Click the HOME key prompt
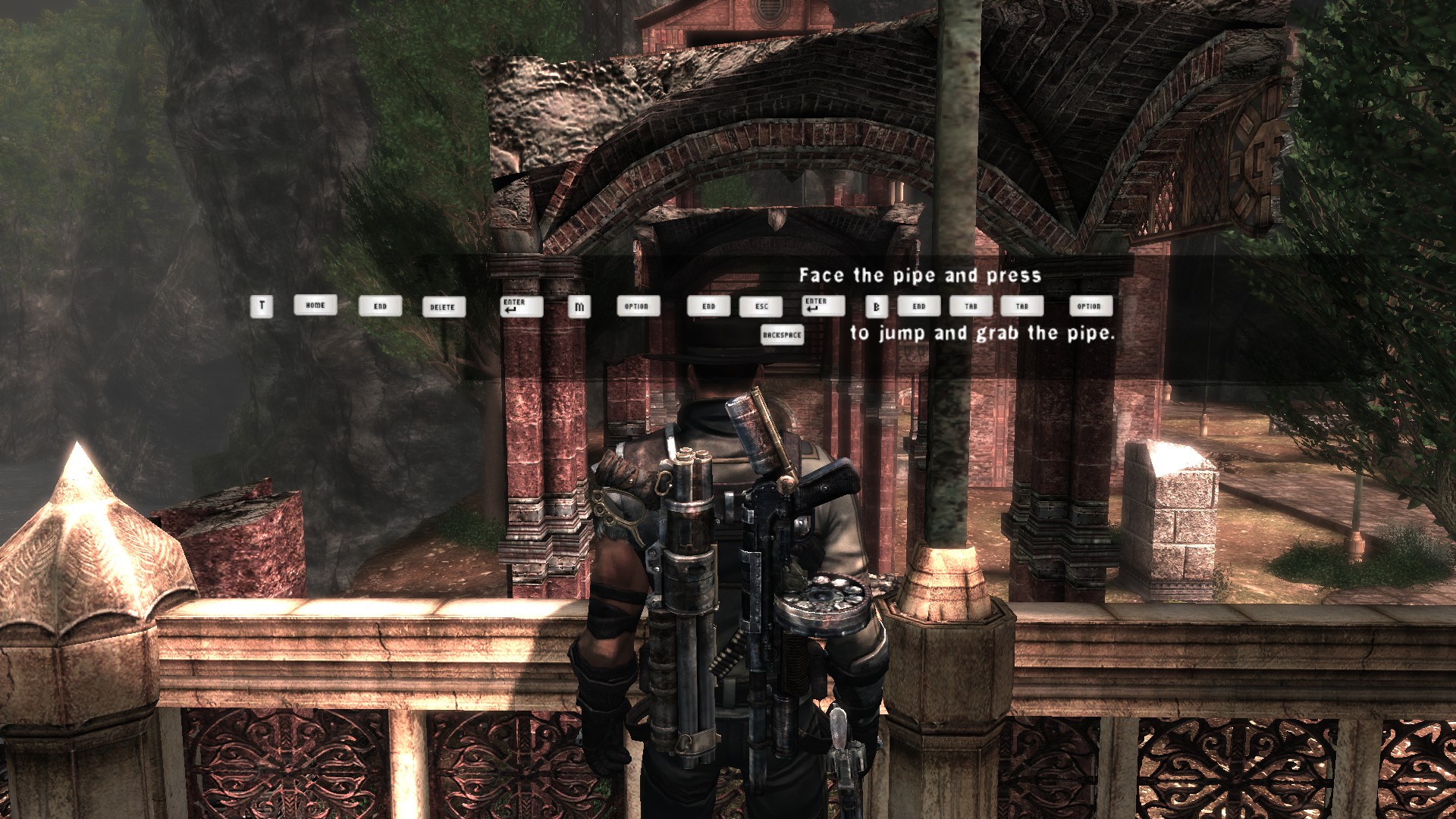The height and width of the screenshot is (819, 1456). (314, 306)
